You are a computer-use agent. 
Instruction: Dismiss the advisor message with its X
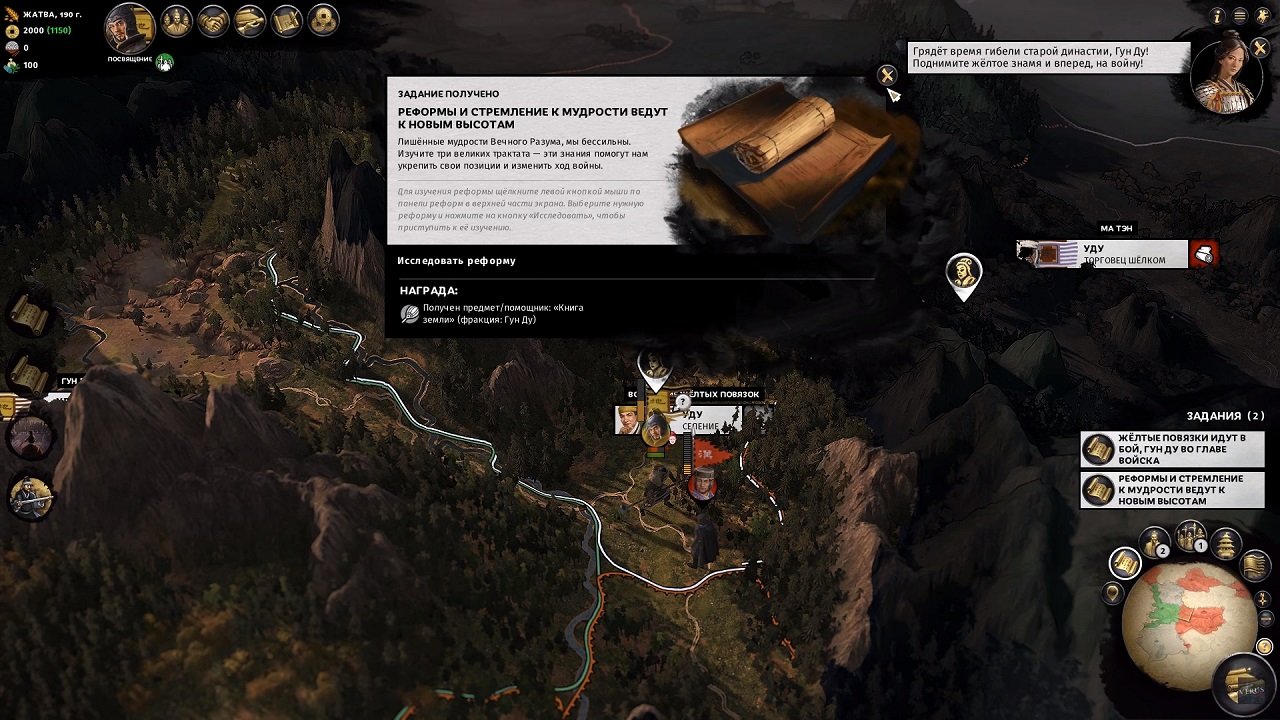pyautogui.click(x=1259, y=47)
